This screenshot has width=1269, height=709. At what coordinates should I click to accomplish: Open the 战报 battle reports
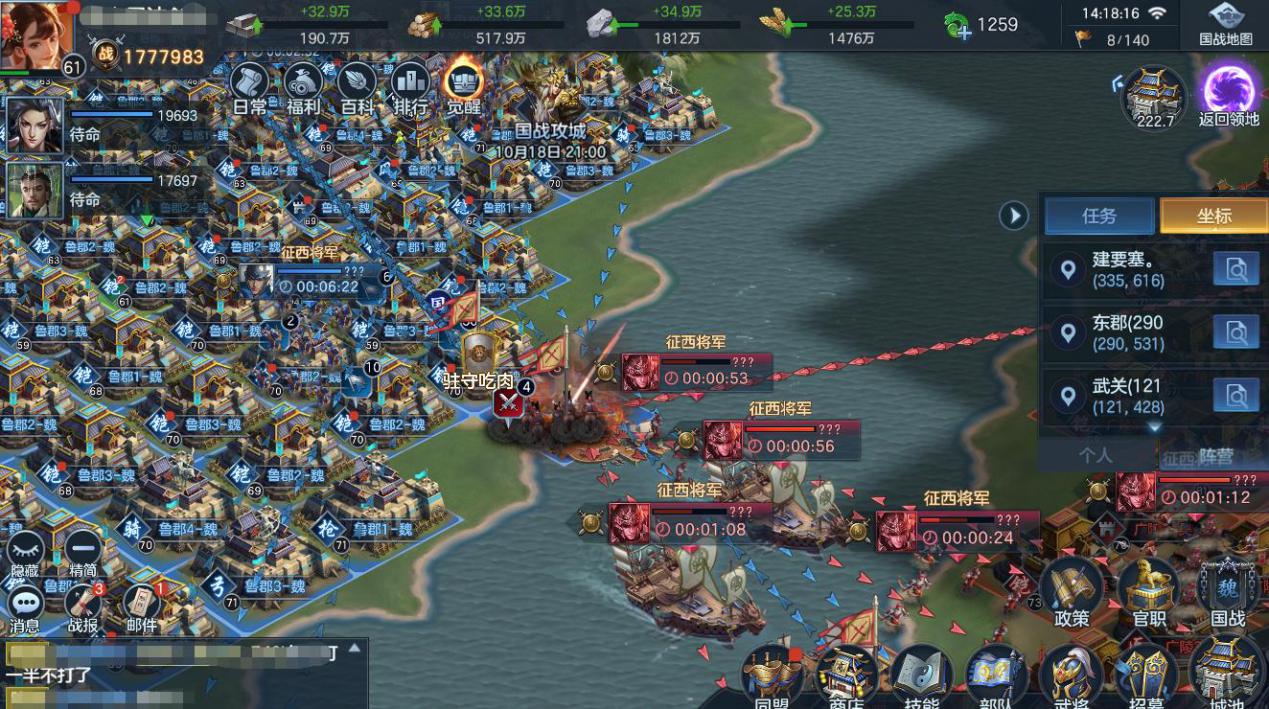click(x=84, y=607)
